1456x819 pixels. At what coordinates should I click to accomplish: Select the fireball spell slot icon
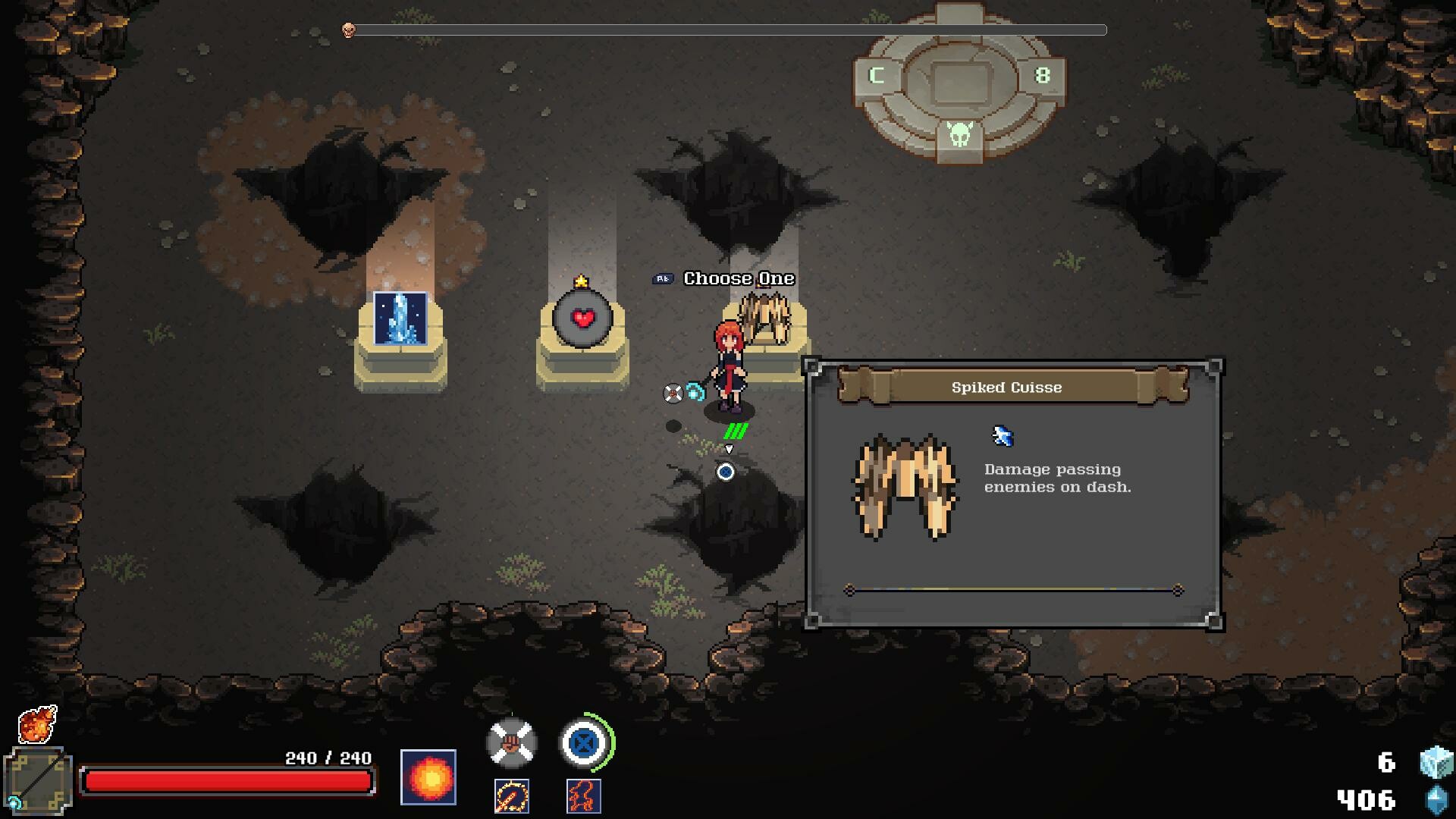pyautogui.click(x=429, y=776)
